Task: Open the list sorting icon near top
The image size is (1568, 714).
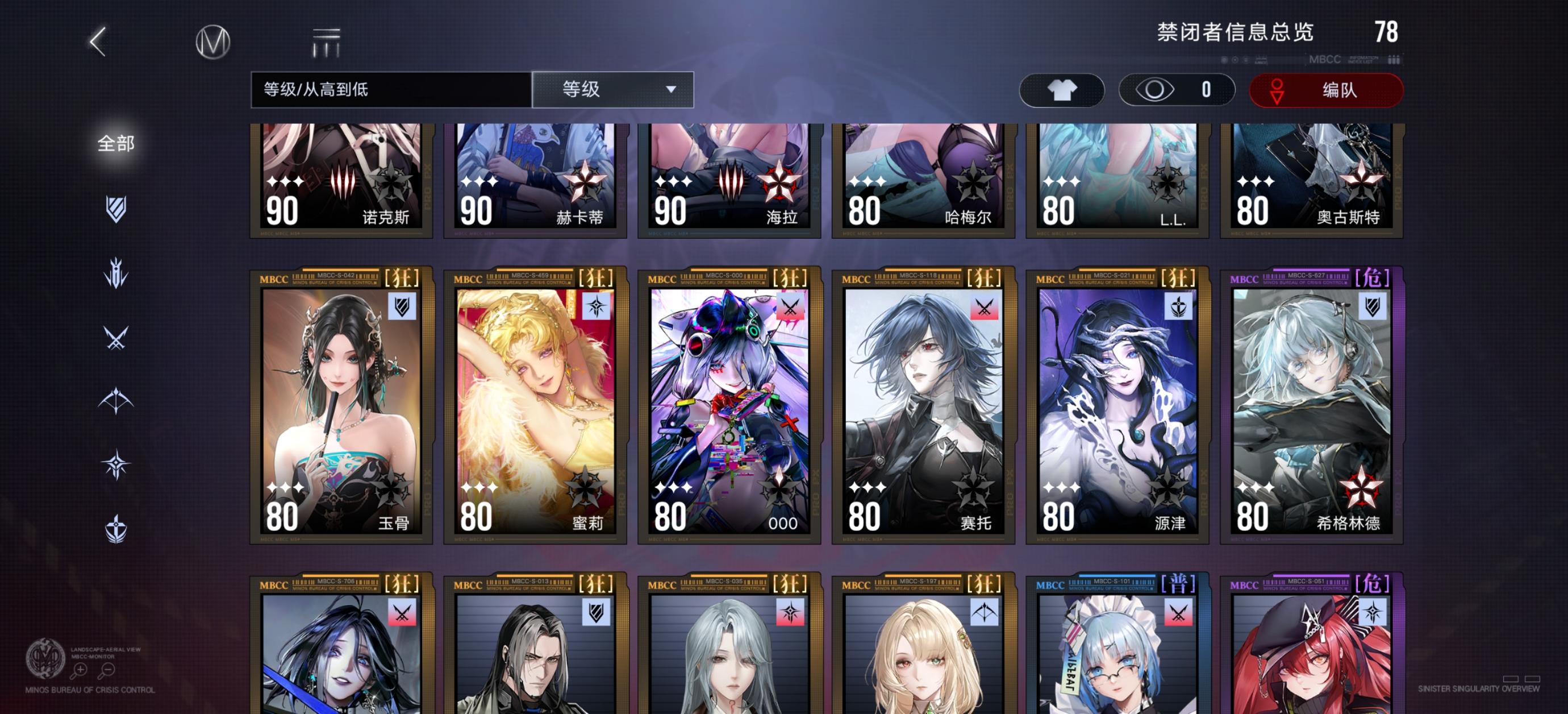Action: pyautogui.click(x=327, y=42)
